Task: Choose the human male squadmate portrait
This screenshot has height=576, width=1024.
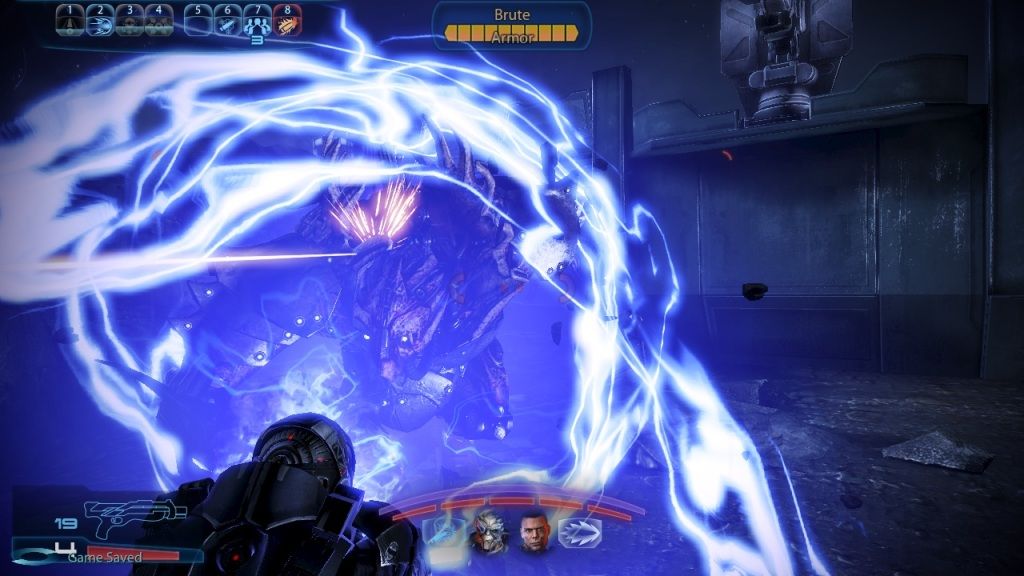Action: pos(535,531)
